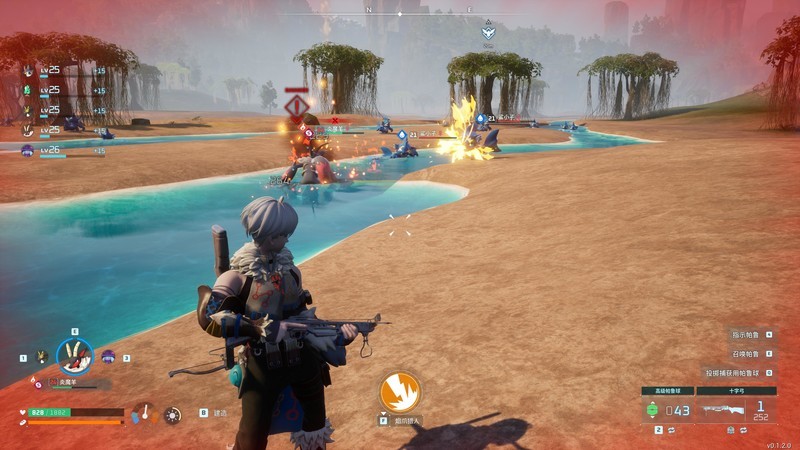The height and width of the screenshot is (450, 800).
Task: Select the active horned Pal portrait
Action: (74, 356)
